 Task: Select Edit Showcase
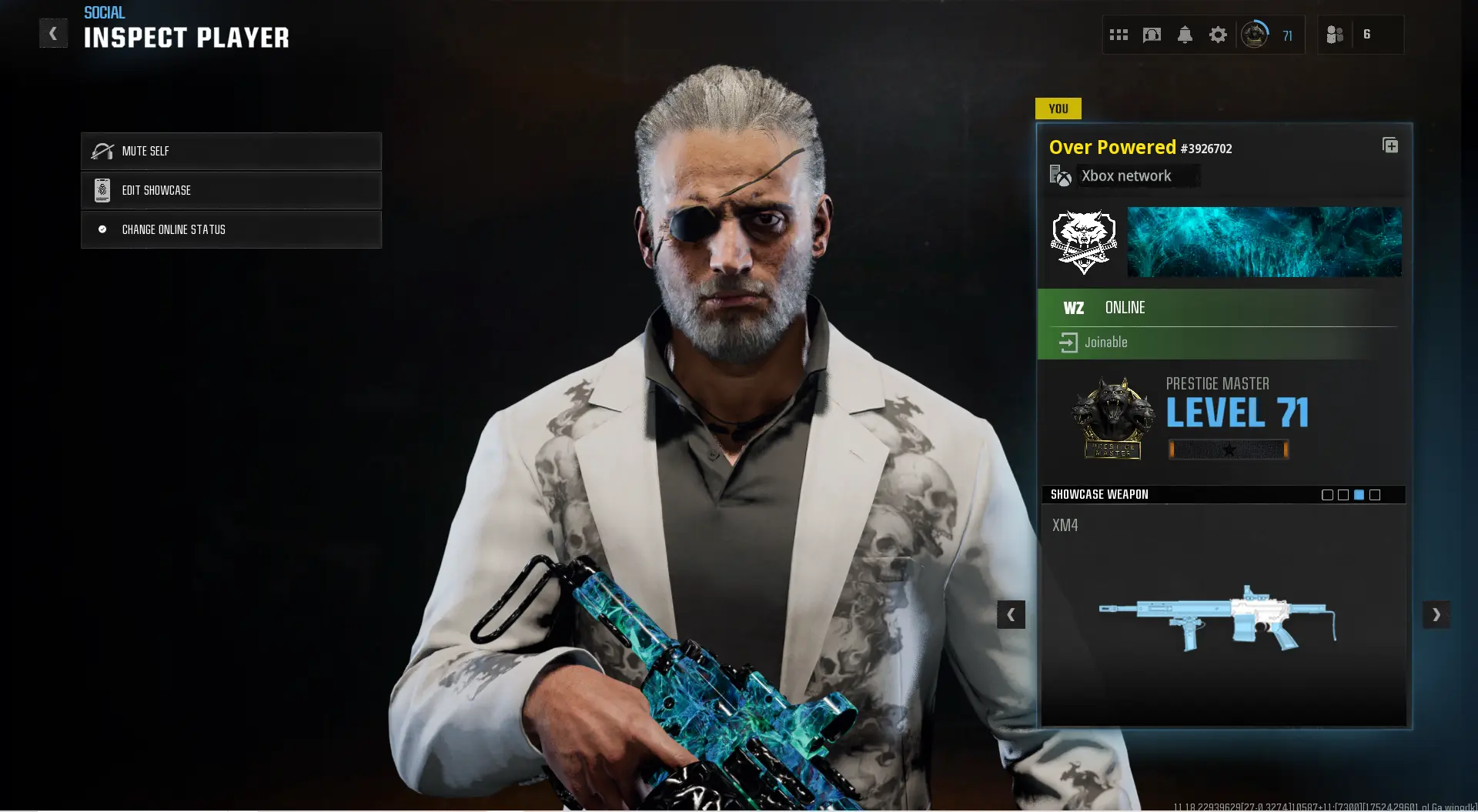[x=231, y=190]
